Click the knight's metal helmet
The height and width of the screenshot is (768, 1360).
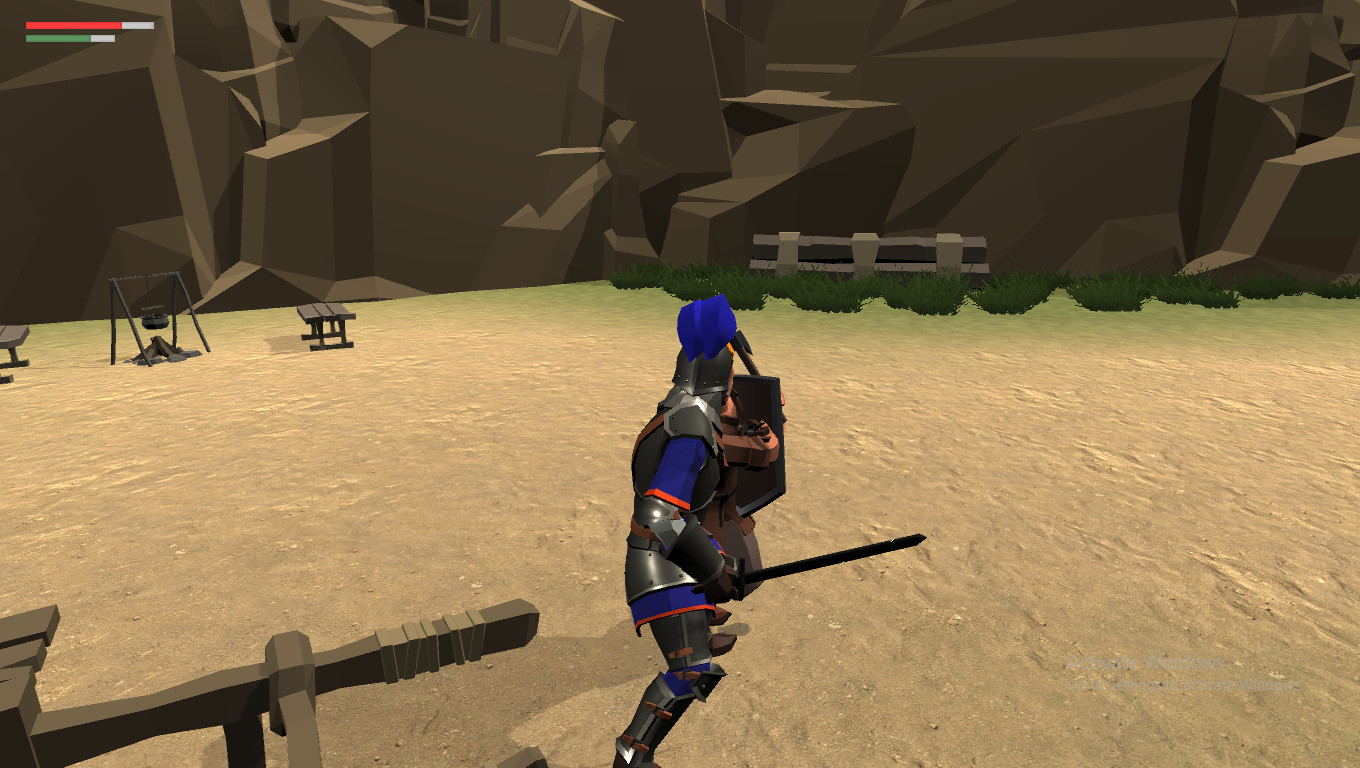click(x=700, y=380)
